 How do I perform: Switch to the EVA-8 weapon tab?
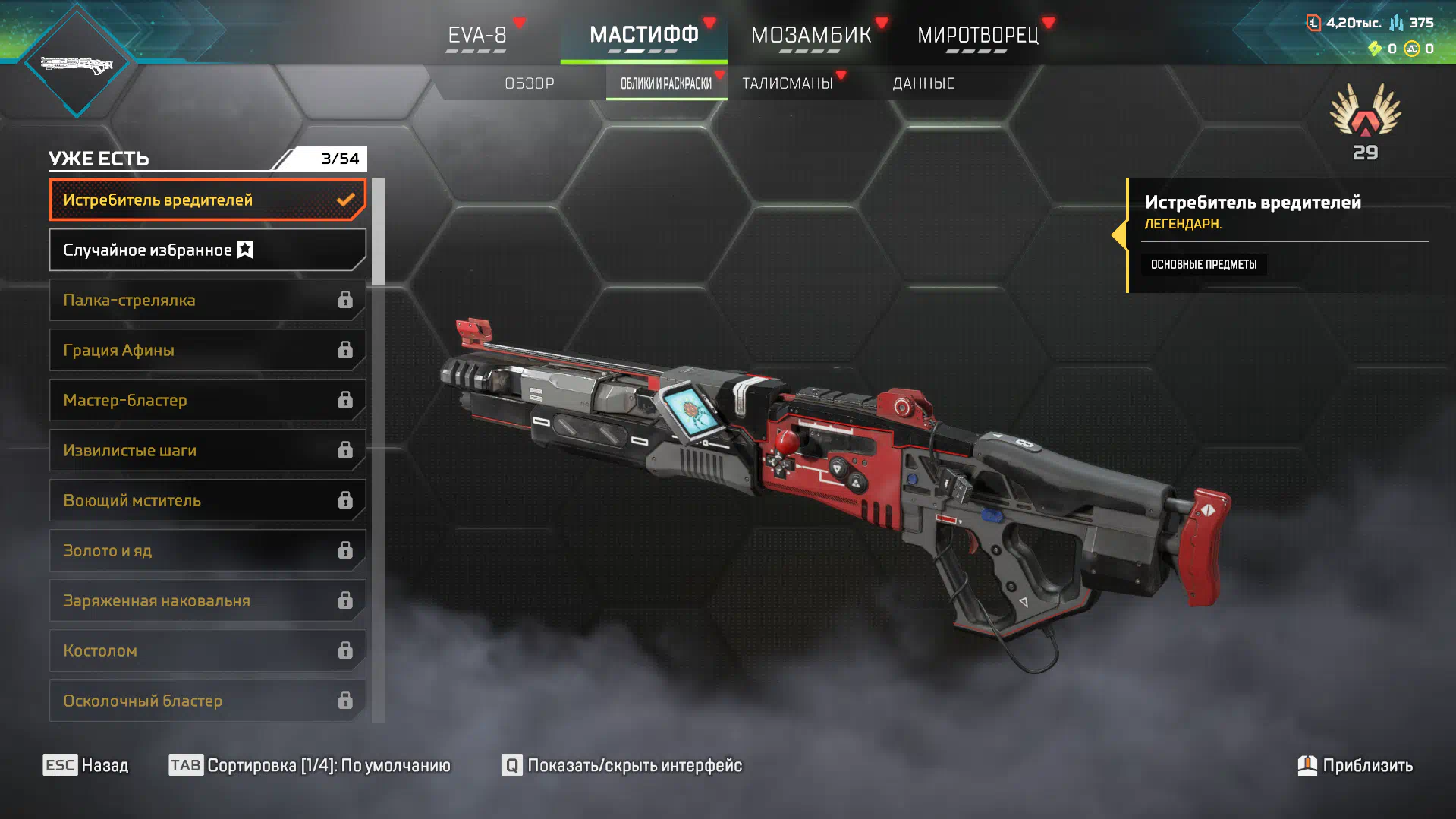point(476,35)
